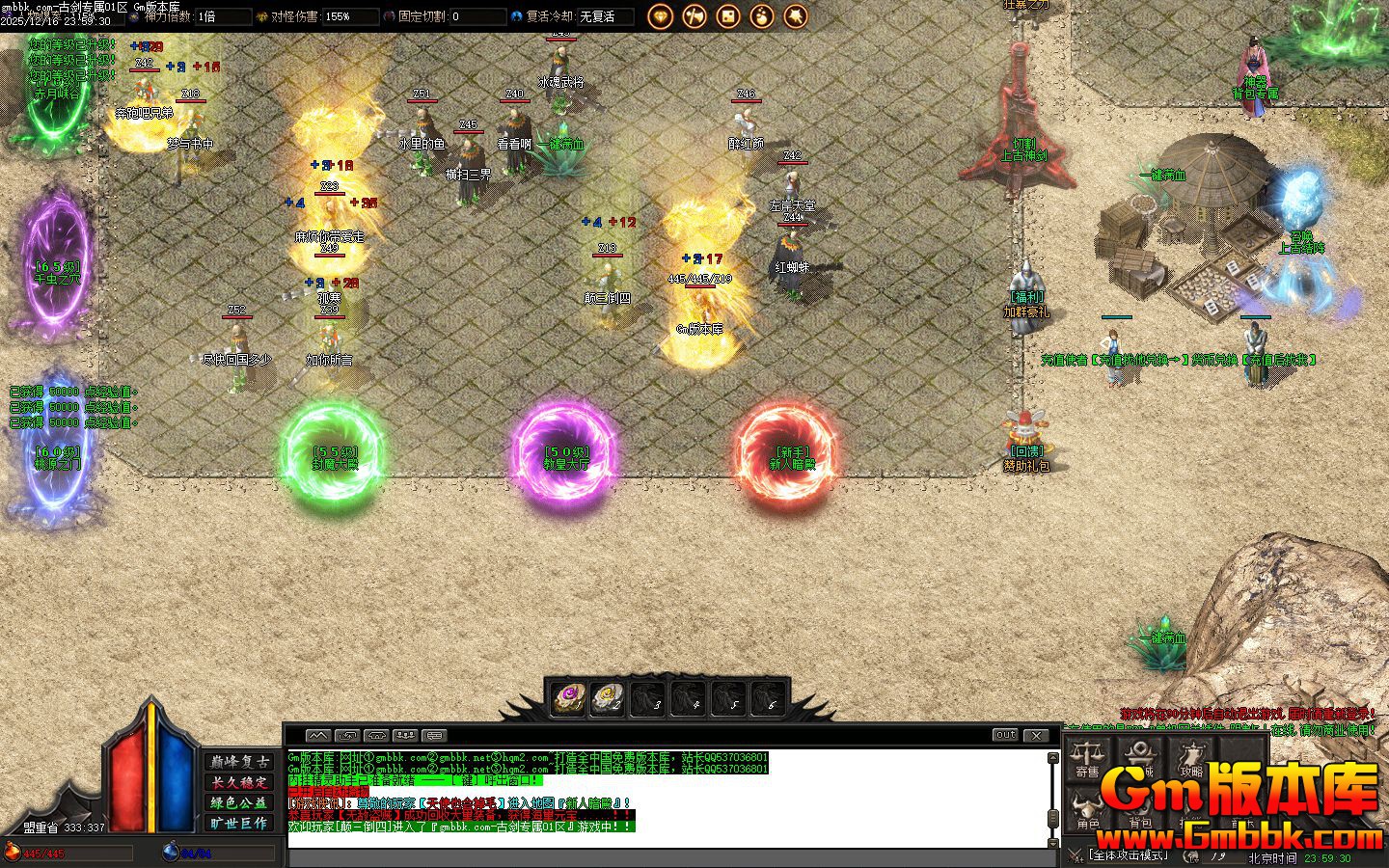1389x868 pixels.
Task: Activate the magic wand icon
Action: pyautogui.click(x=796, y=16)
